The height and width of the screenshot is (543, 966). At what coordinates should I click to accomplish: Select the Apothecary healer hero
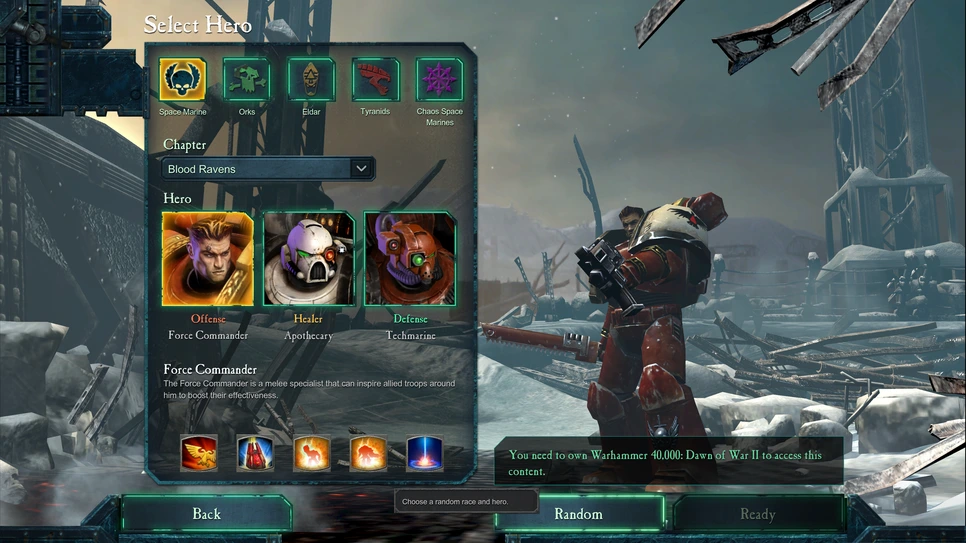click(308, 259)
